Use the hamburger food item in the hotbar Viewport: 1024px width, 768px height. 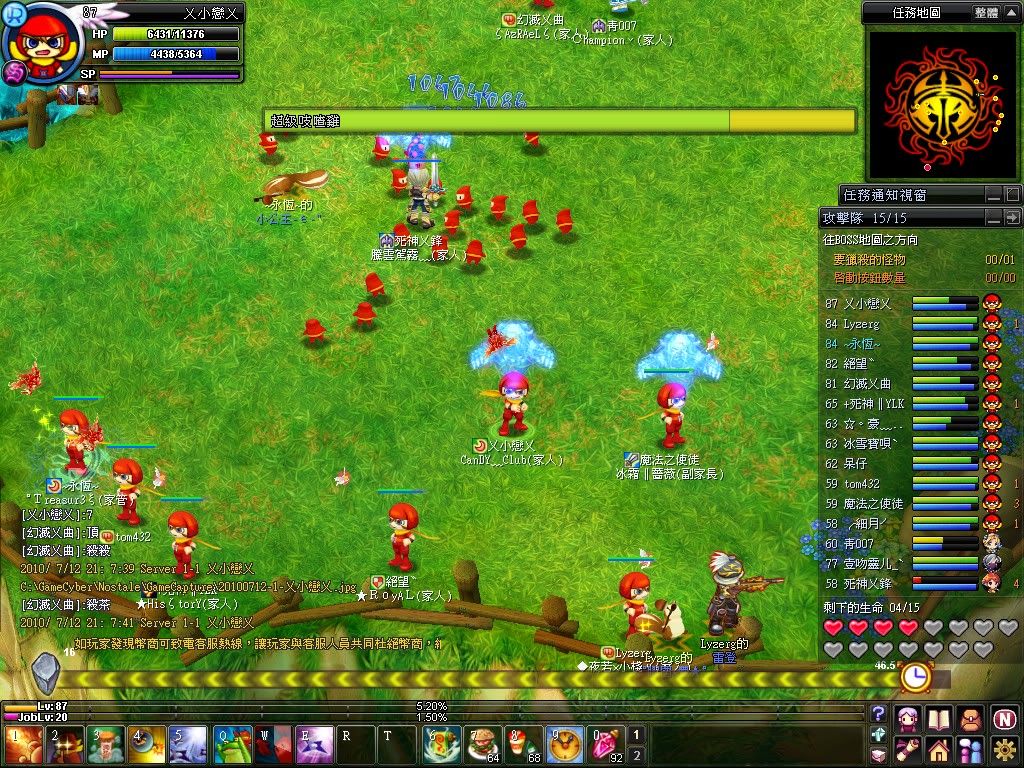tap(482, 745)
